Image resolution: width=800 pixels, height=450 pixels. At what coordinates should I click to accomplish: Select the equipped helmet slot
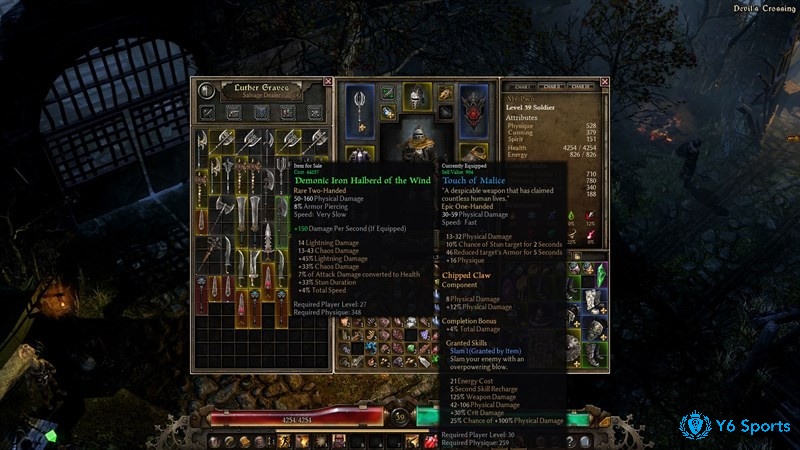[416, 97]
